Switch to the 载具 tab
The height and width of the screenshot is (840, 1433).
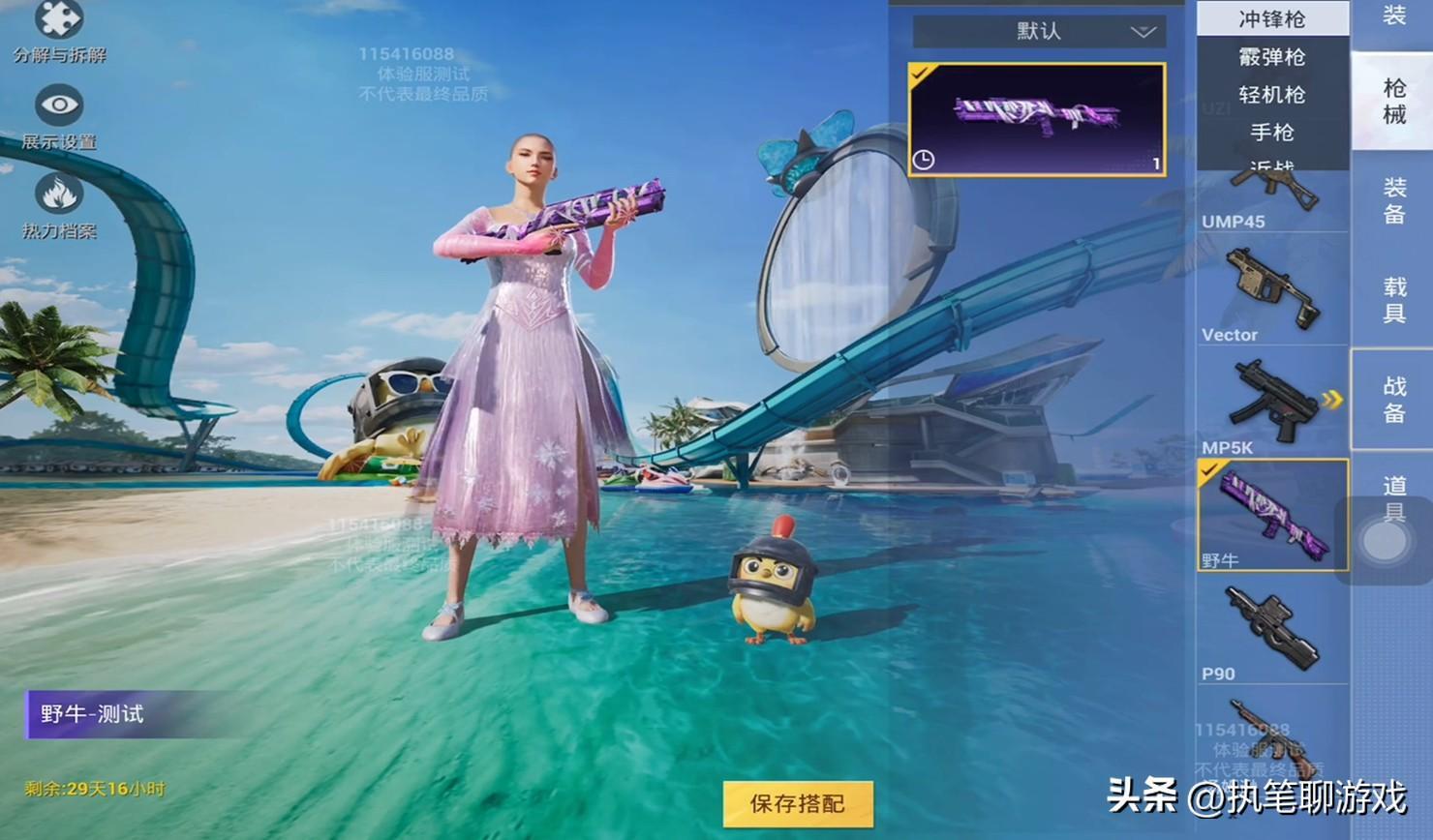(x=1393, y=300)
